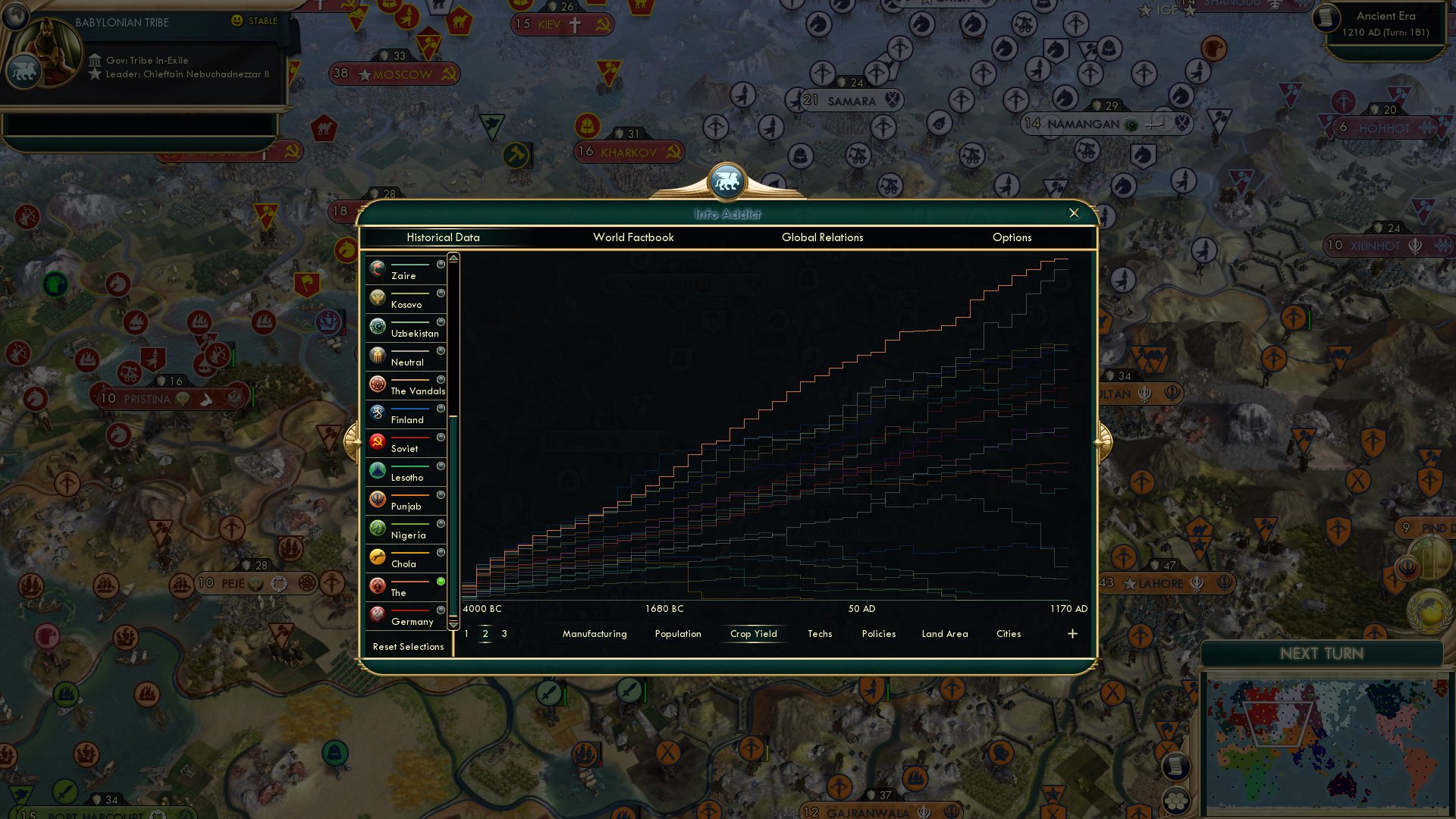Image resolution: width=1456 pixels, height=819 pixels.
Task: Expand the graph with the plus button
Action: [x=1072, y=633]
